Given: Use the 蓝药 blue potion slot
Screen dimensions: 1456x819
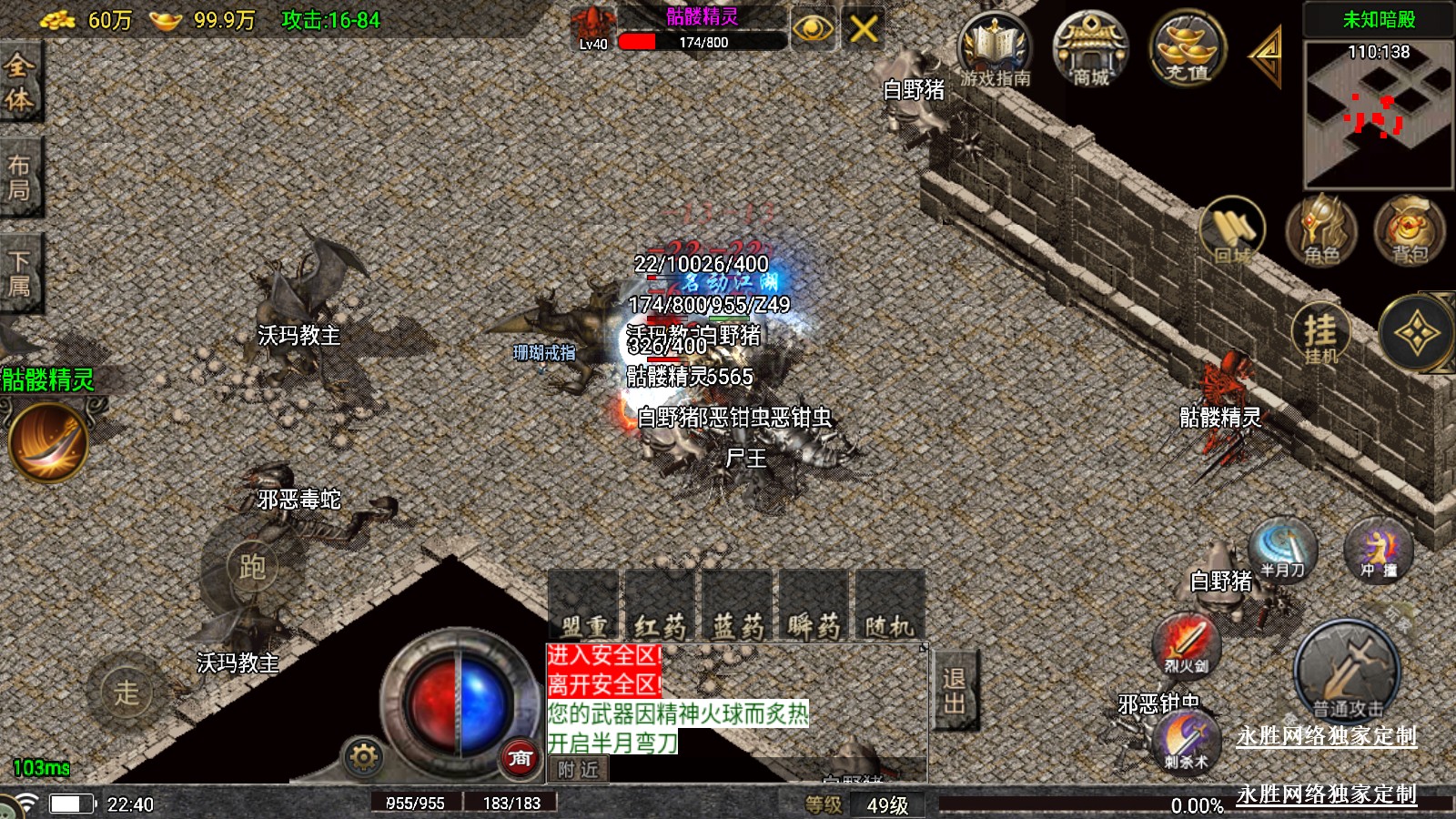Looking at the screenshot, I should [737, 605].
